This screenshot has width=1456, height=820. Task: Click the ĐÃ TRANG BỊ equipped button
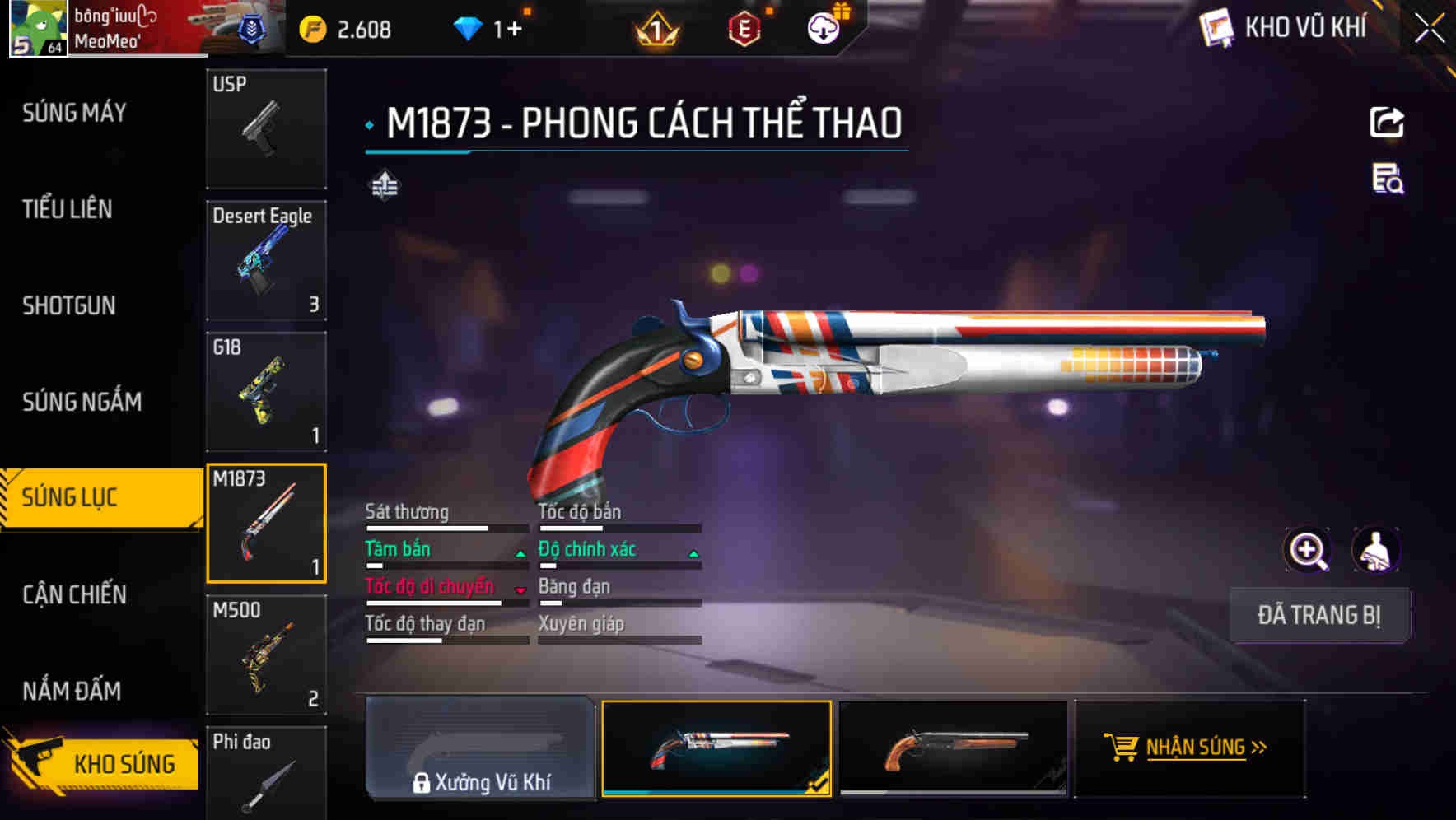tap(1319, 615)
